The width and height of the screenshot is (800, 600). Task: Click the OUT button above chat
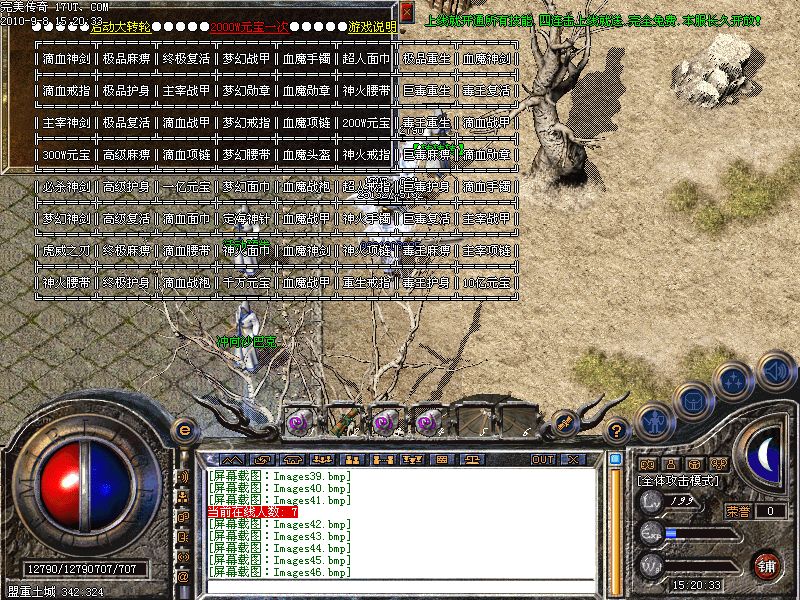pos(543,459)
